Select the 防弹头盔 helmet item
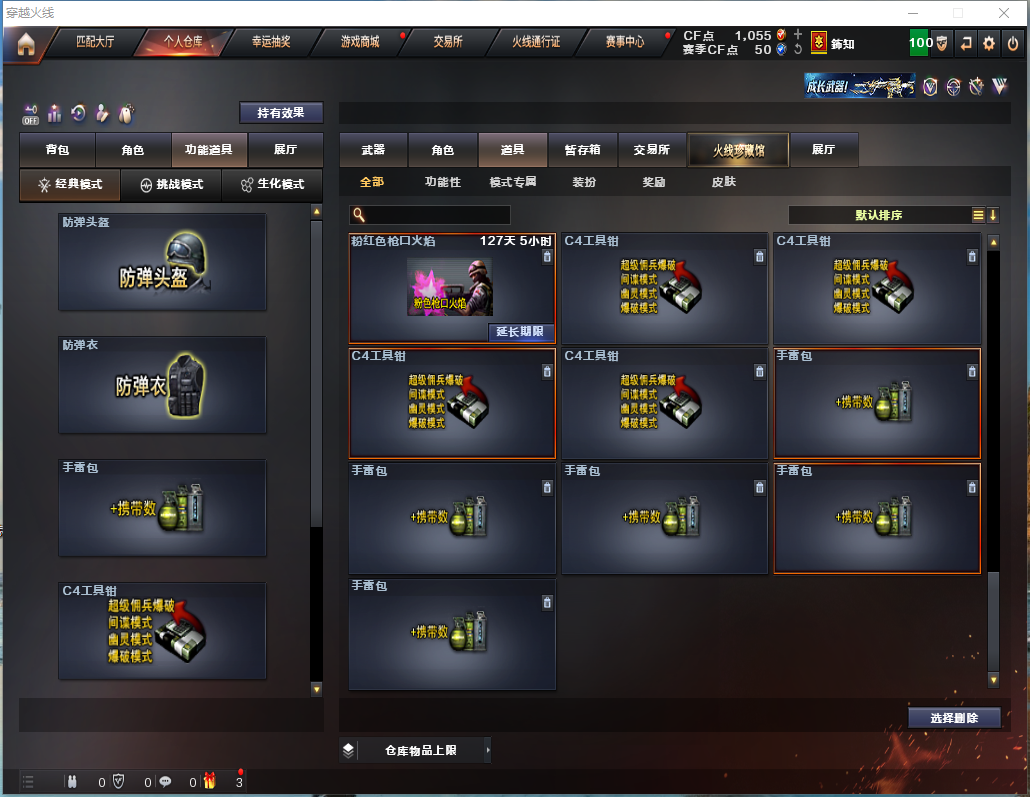Viewport: 1030px width, 797px height. tap(162, 262)
